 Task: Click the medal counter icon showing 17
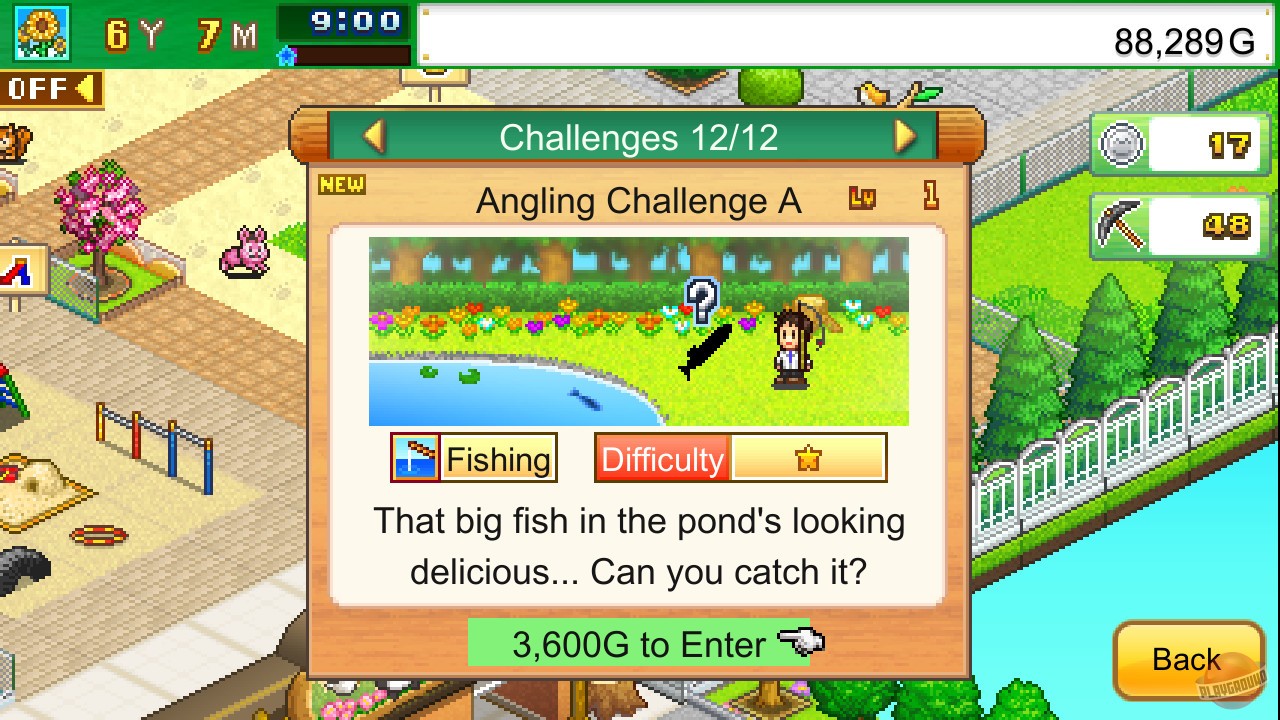[1122, 143]
